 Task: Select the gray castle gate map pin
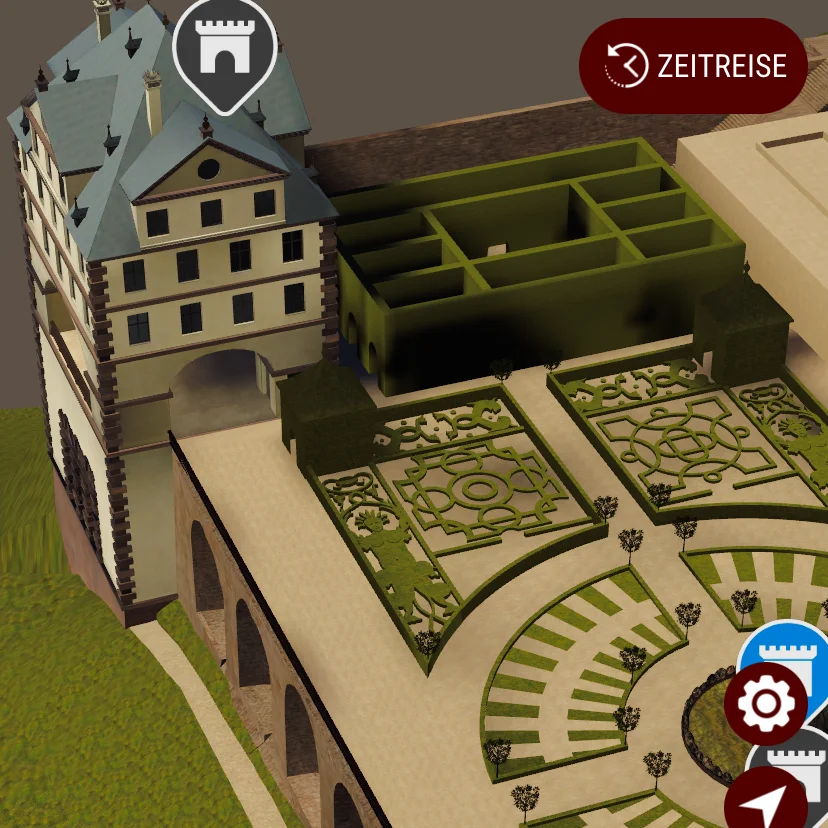[x=224, y=48]
